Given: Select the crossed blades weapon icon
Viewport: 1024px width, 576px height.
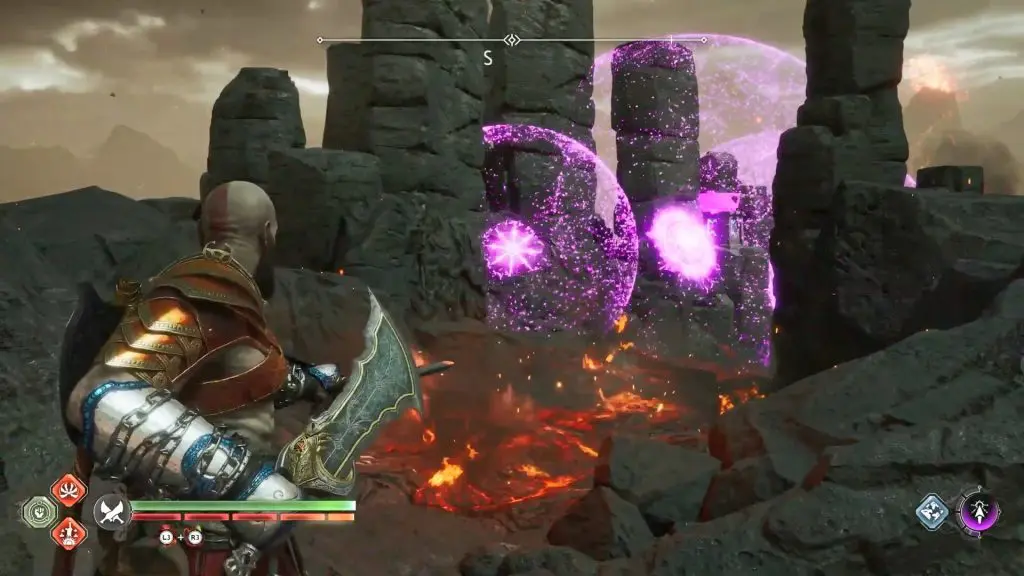Looking at the screenshot, I should 110,512.
